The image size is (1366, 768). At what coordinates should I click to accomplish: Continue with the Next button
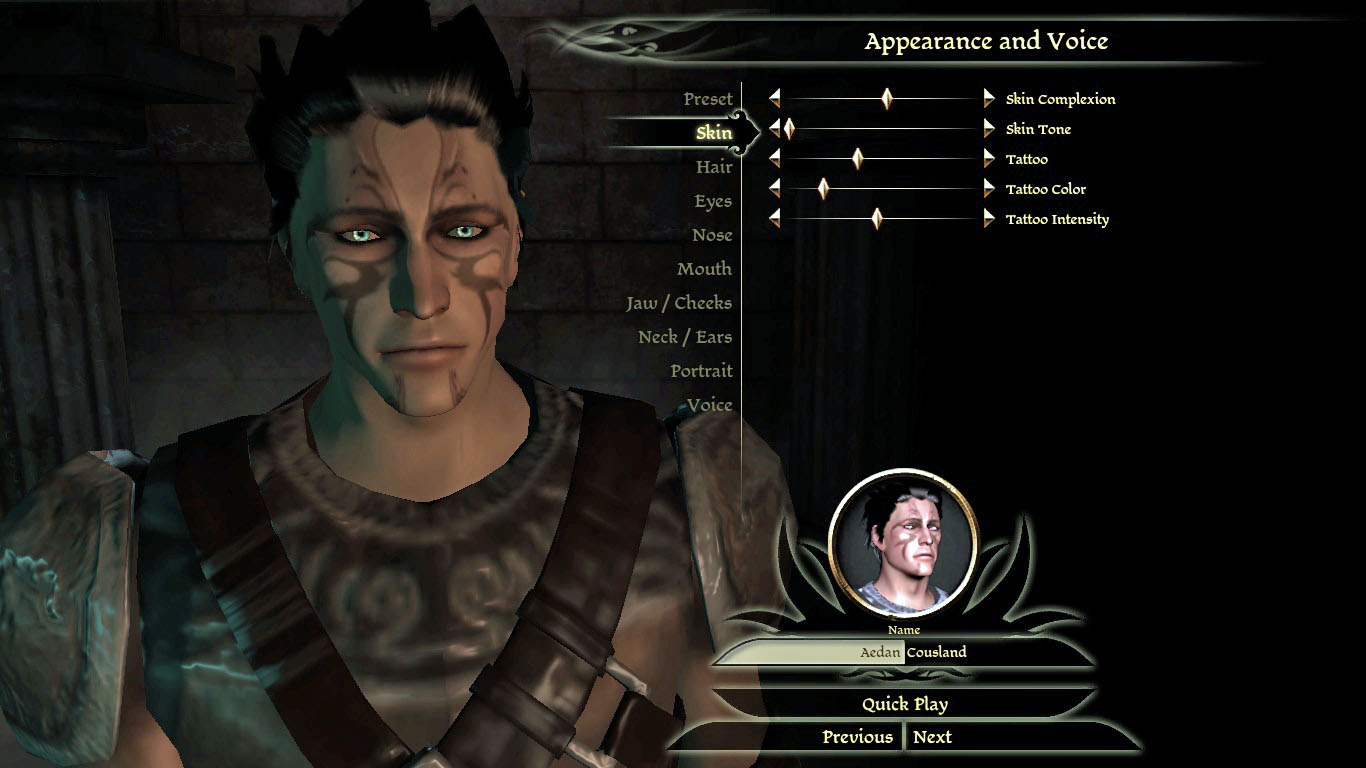[932, 737]
